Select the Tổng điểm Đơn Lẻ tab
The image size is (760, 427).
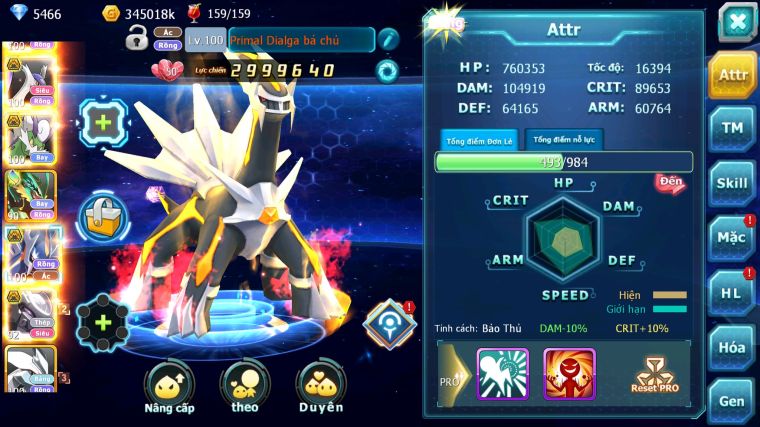(x=480, y=141)
